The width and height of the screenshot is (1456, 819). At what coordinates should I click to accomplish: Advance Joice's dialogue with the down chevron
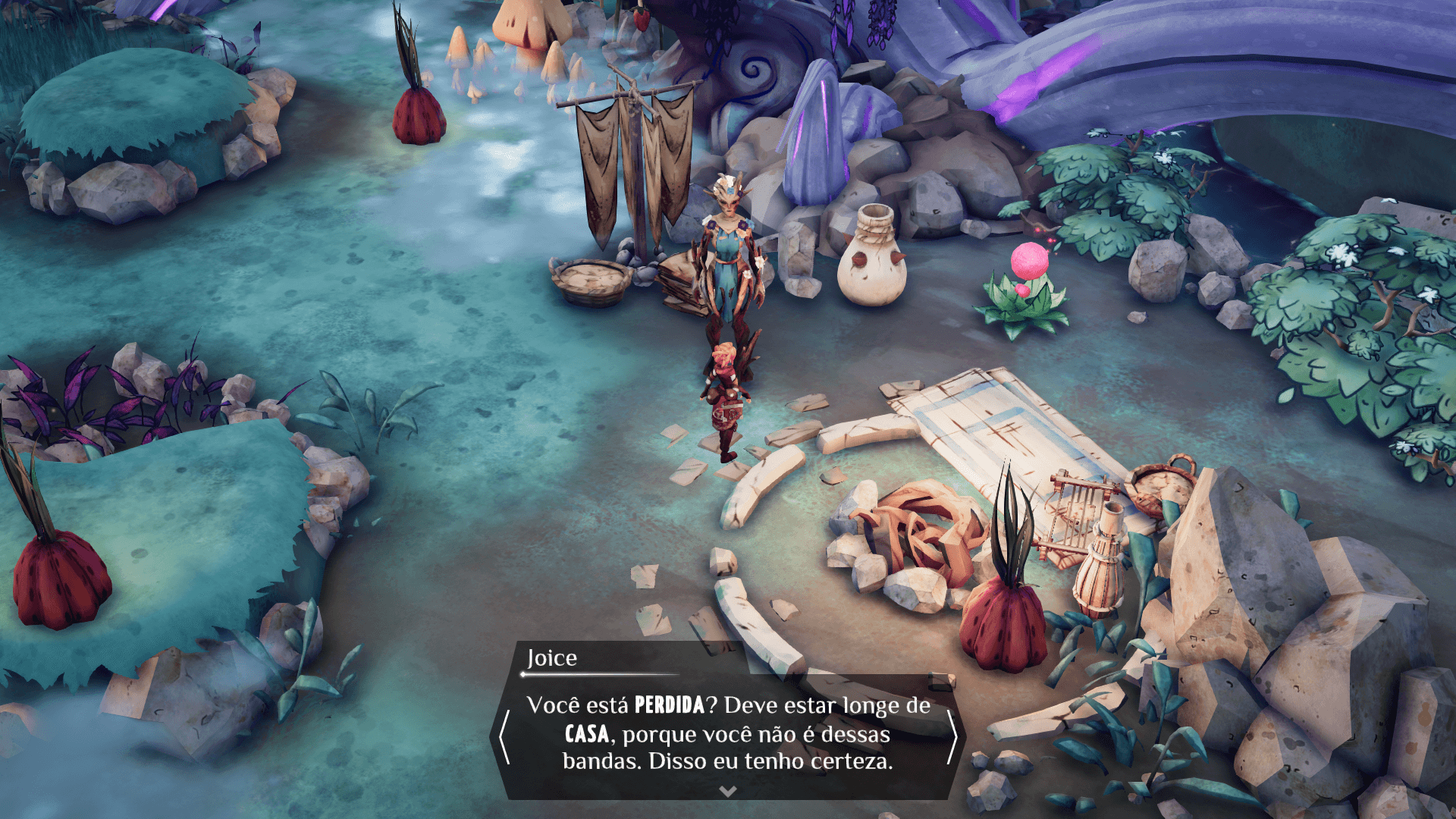(x=727, y=791)
